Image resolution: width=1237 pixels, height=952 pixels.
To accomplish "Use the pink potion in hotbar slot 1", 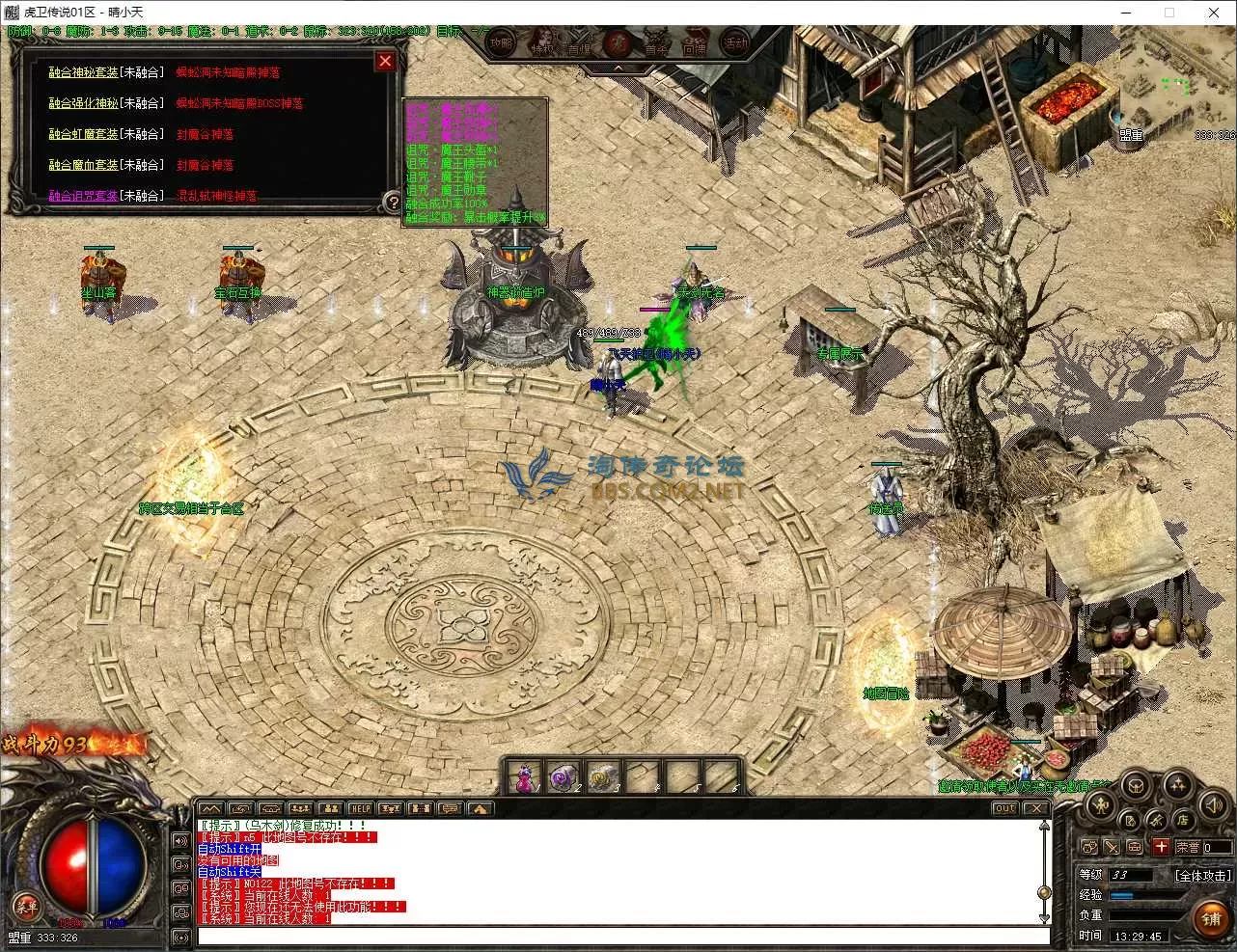I will click(525, 777).
